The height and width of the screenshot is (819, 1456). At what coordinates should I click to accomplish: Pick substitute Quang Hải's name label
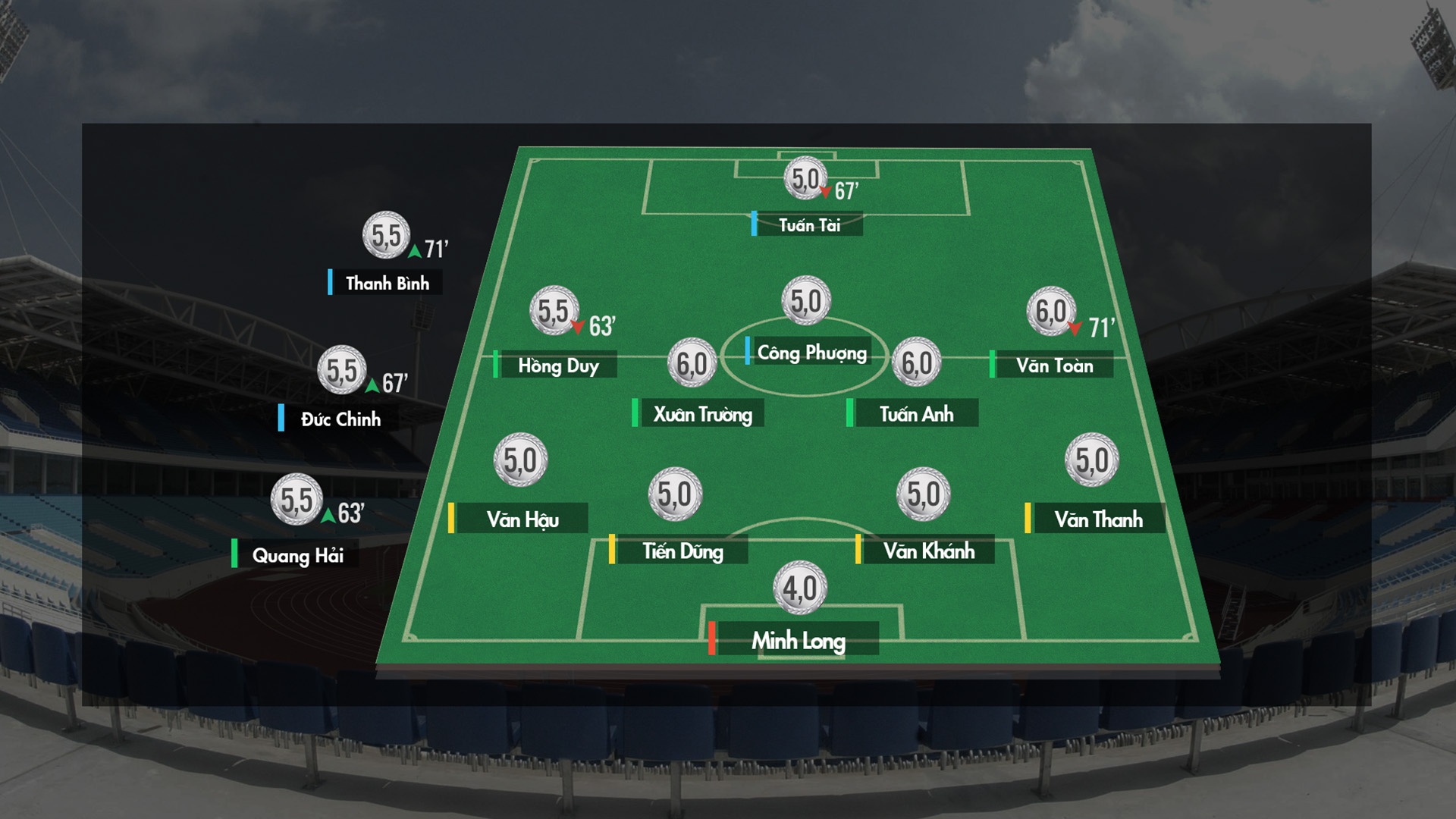pyautogui.click(x=297, y=556)
